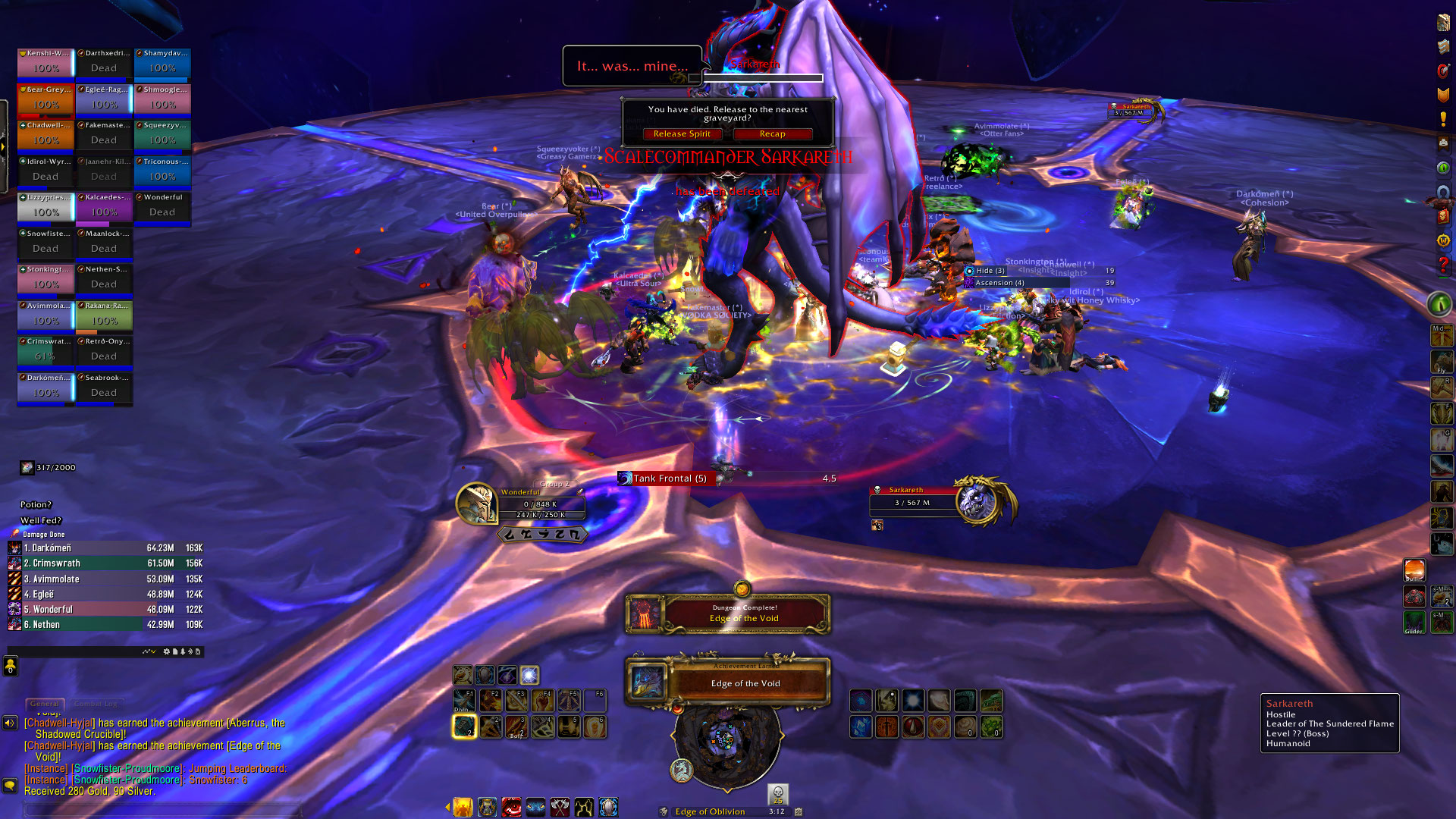This screenshot has height=819, width=1456.
Task: Open the death Recap
Action: (x=772, y=134)
